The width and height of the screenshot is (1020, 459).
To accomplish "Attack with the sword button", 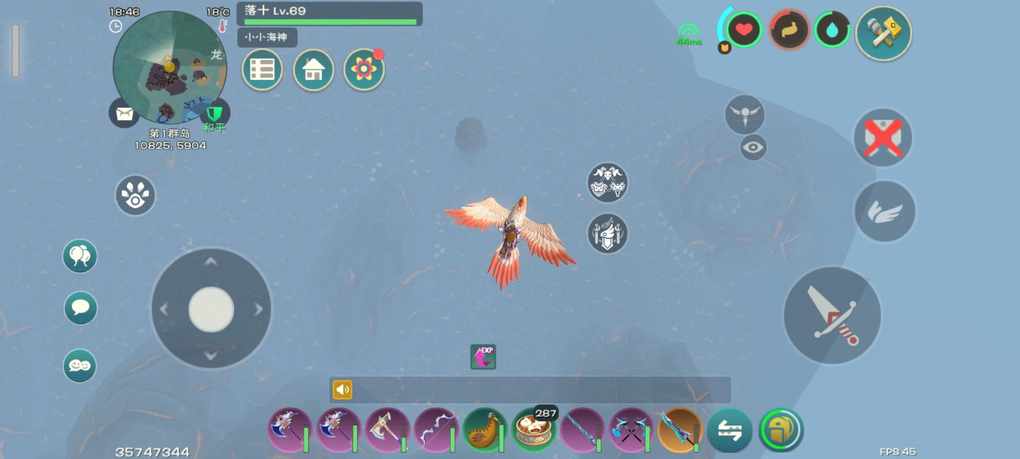I will click(832, 315).
